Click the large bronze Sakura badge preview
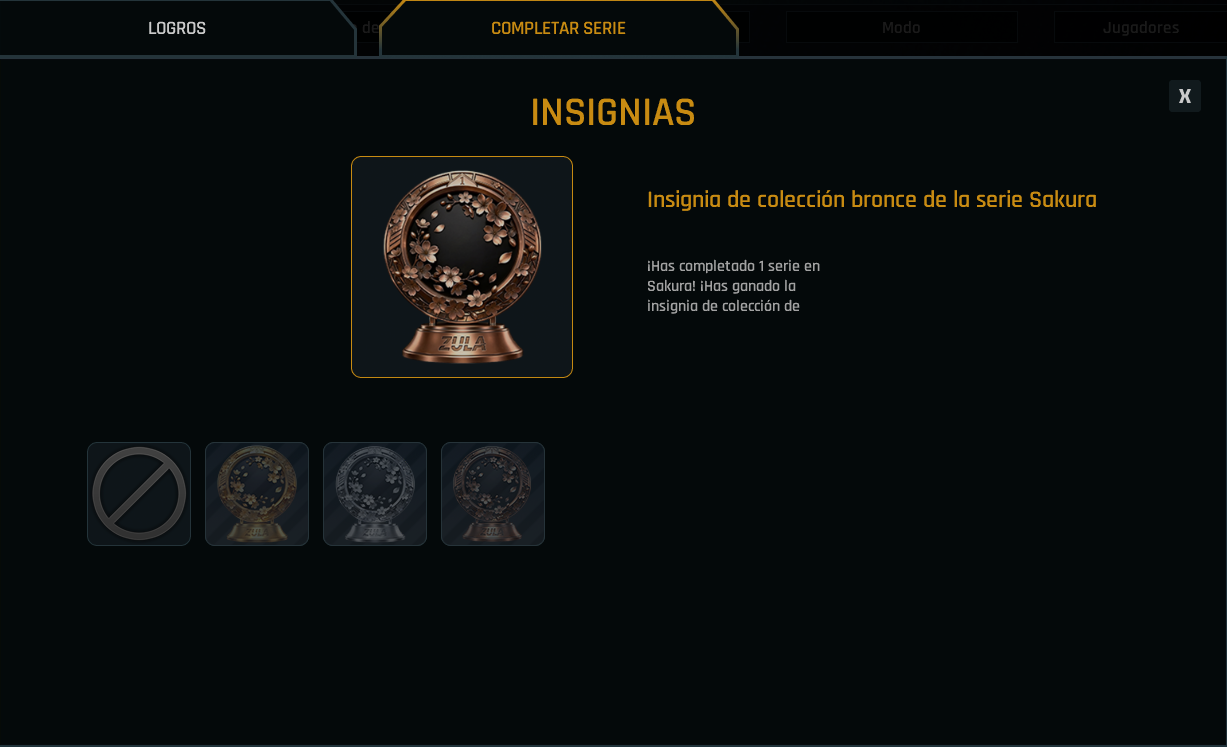This screenshot has height=747, width=1227. (462, 267)
